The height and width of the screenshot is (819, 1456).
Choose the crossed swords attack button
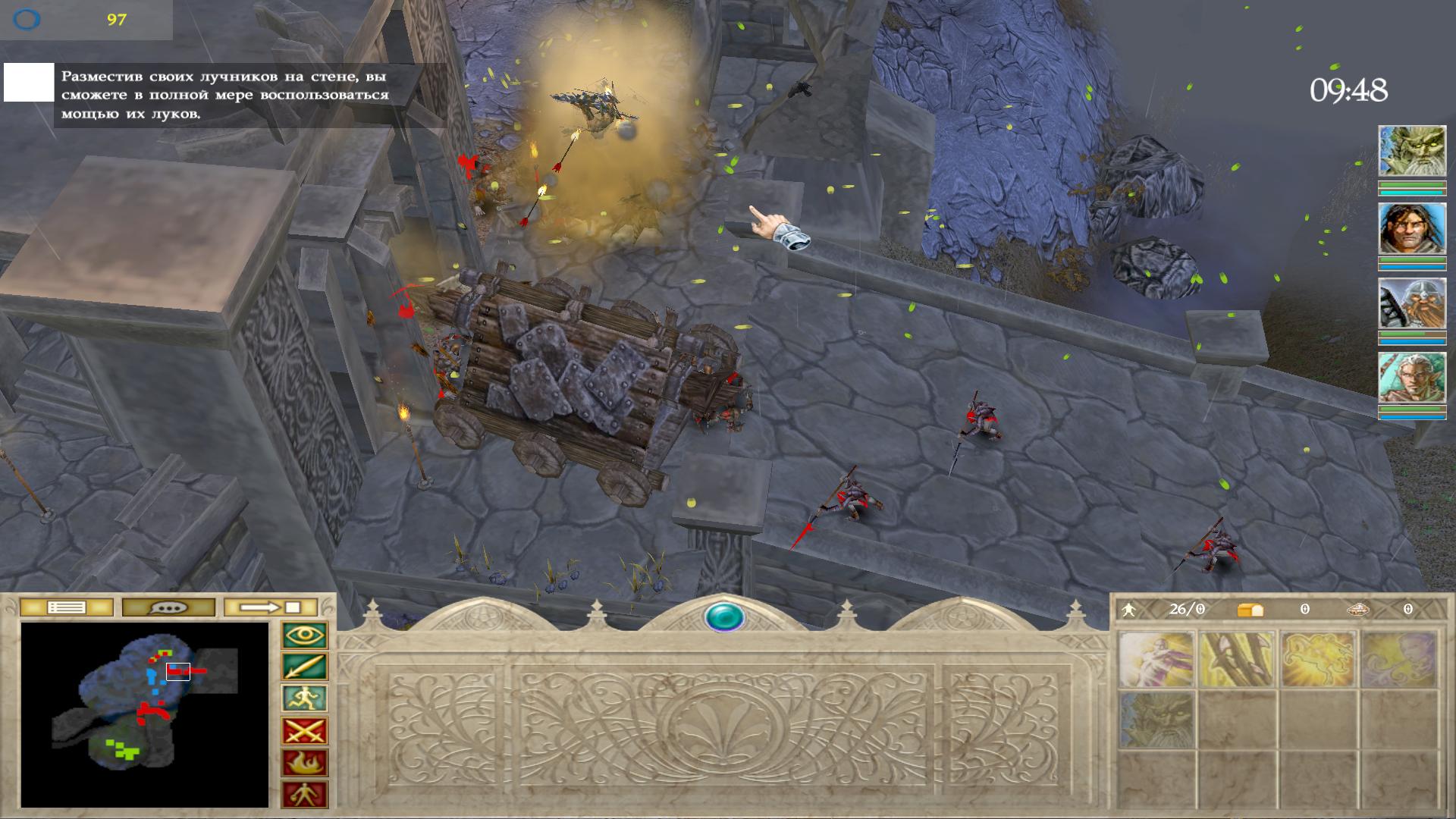click(x=305, y=731)
